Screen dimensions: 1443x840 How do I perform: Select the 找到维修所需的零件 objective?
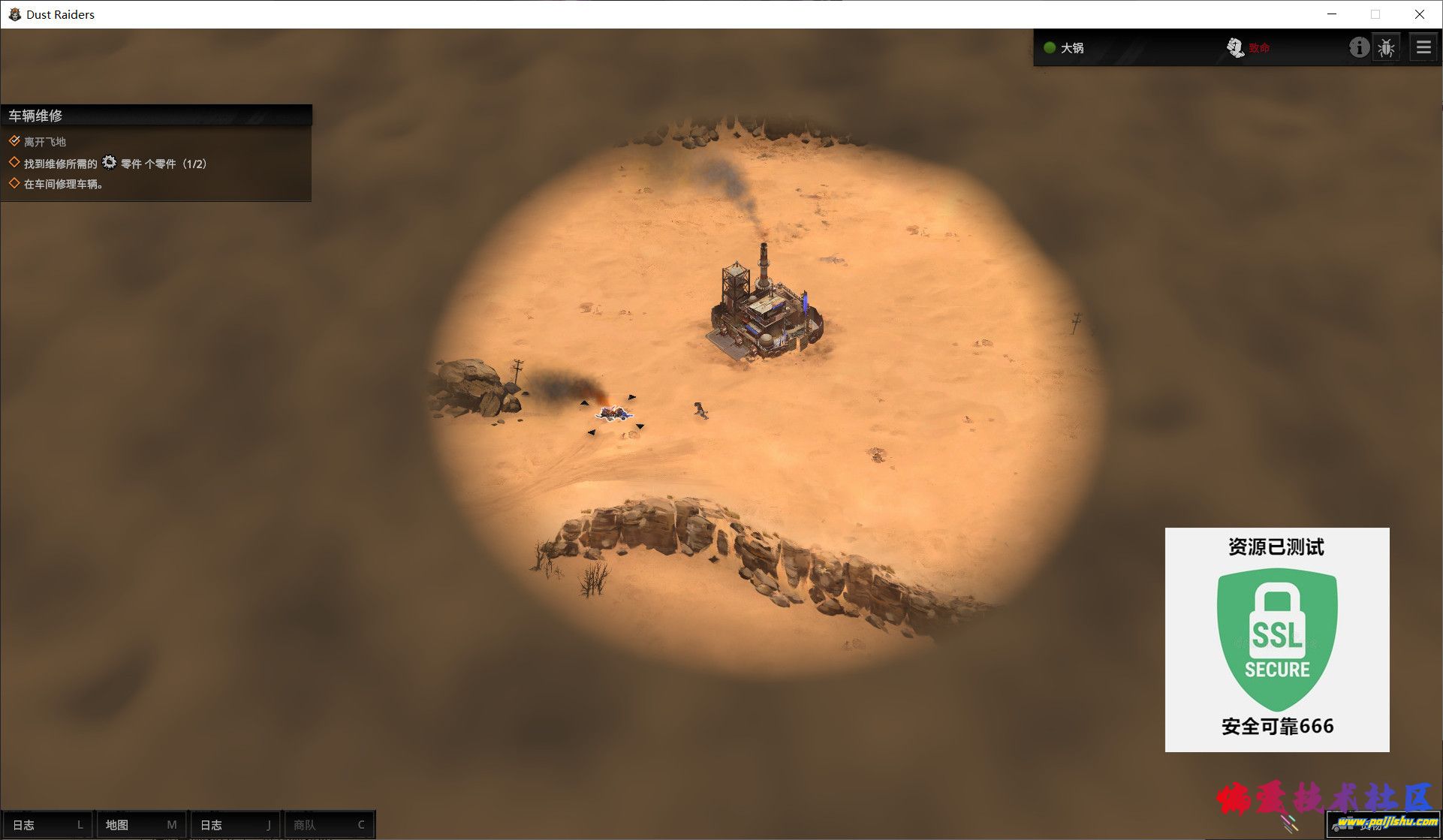click(x=114, y=164)
